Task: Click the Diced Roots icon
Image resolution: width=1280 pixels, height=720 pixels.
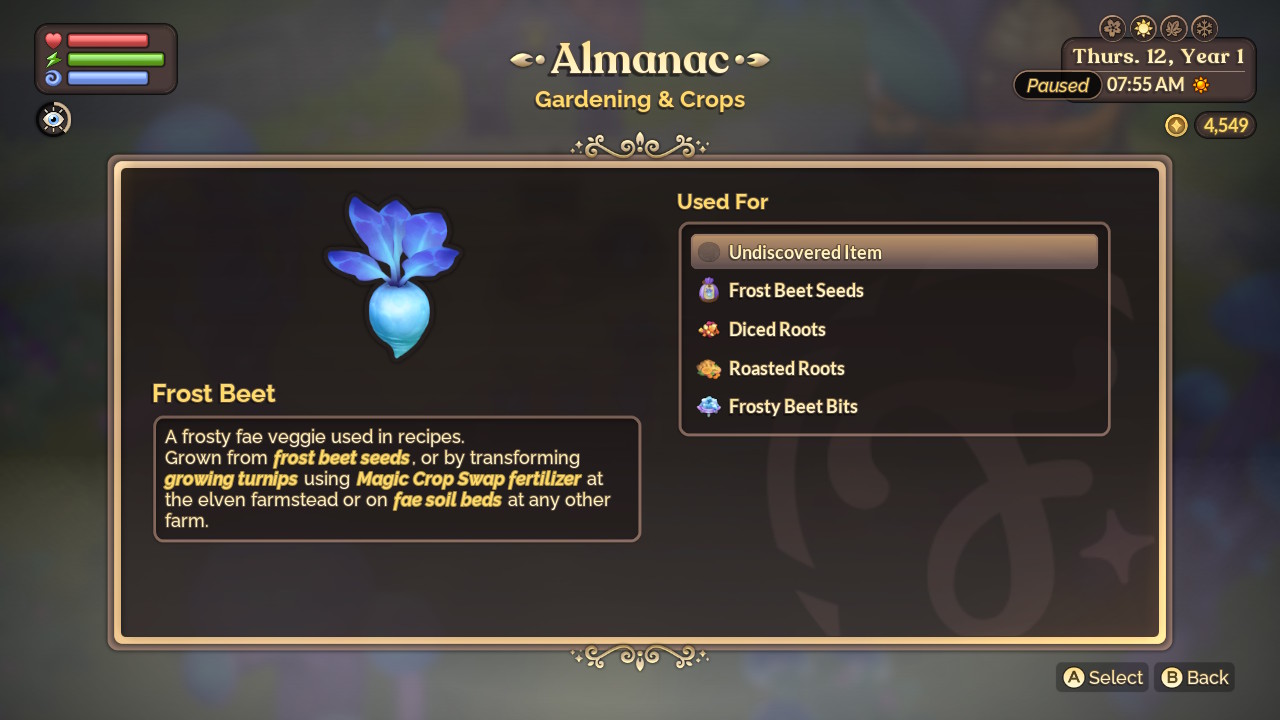Action: click(710, 329)
